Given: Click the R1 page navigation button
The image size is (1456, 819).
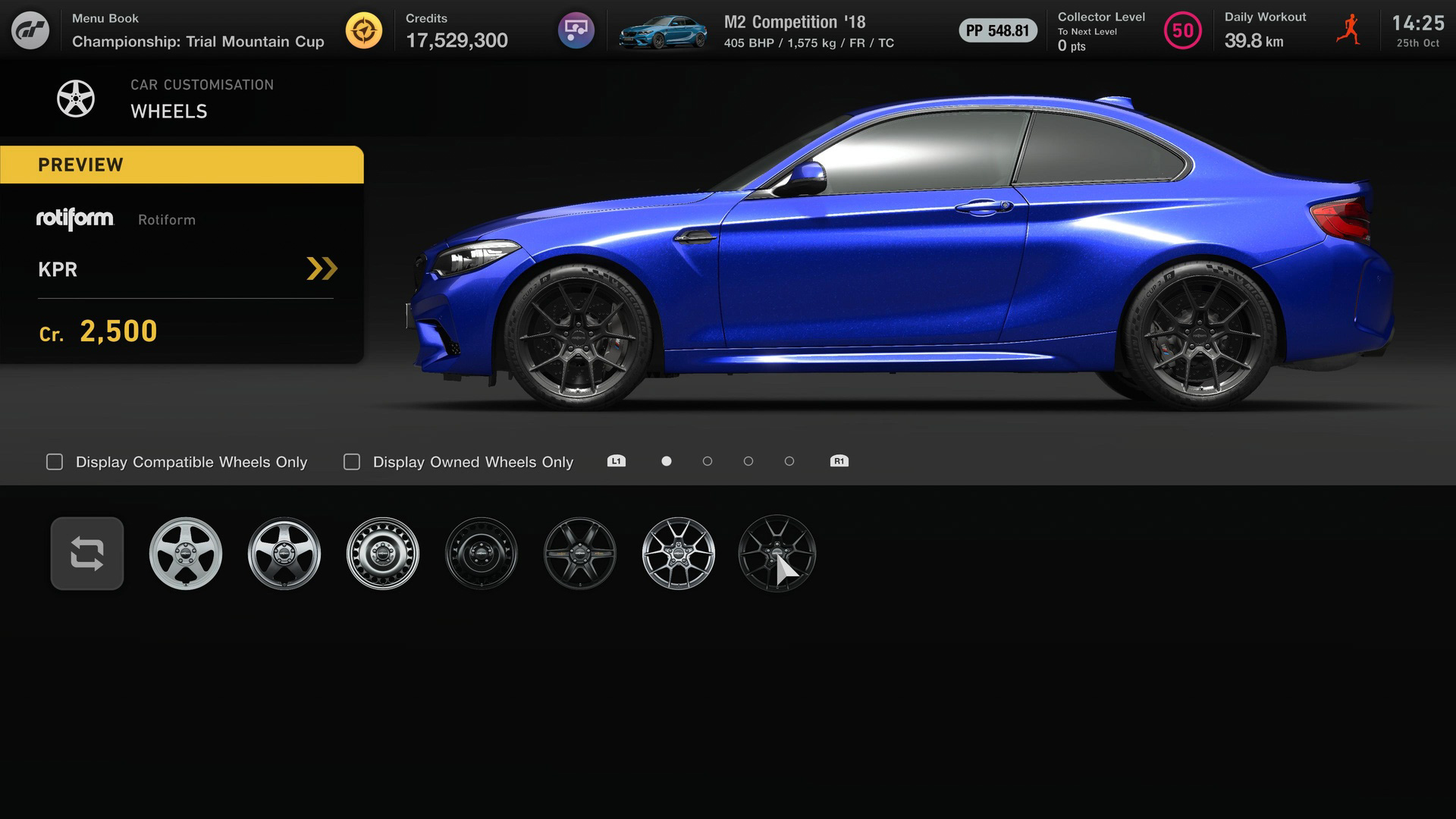Looking at the screenshot, I should 839,460.
